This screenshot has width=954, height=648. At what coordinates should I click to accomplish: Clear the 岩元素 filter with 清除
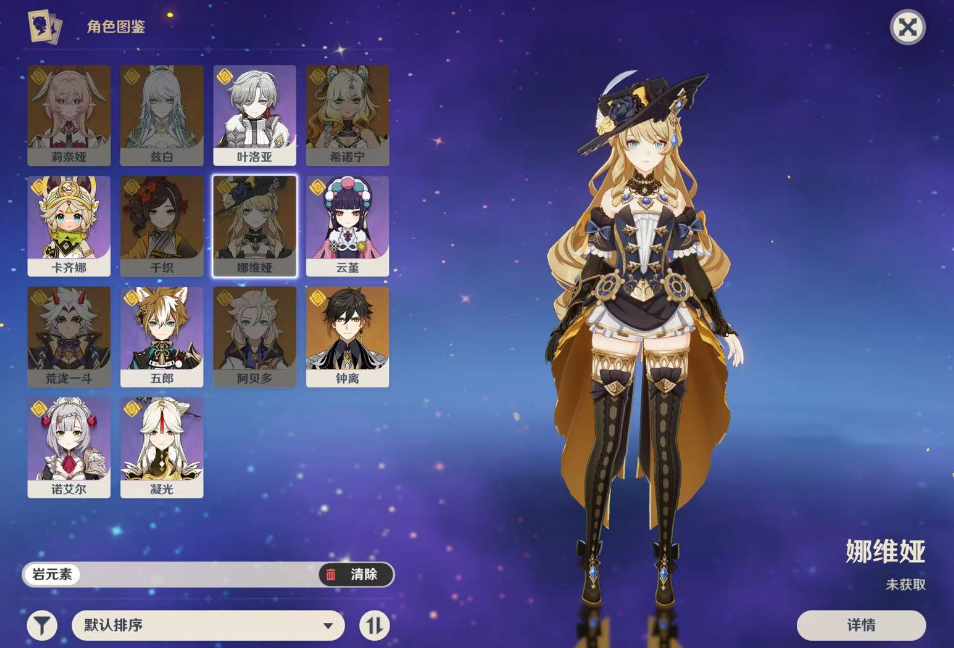355,574
